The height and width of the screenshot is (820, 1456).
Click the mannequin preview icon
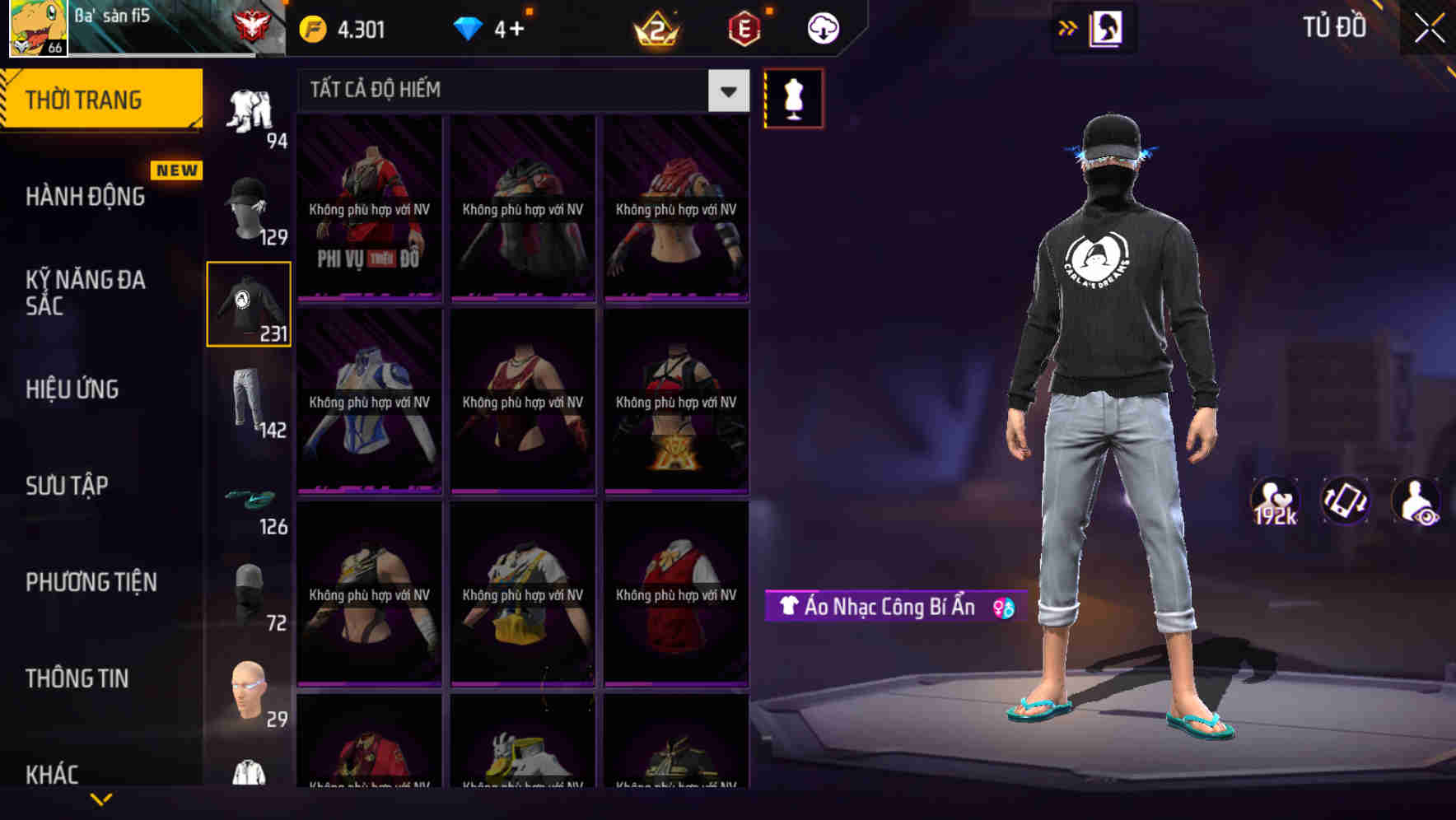[793, 98]
